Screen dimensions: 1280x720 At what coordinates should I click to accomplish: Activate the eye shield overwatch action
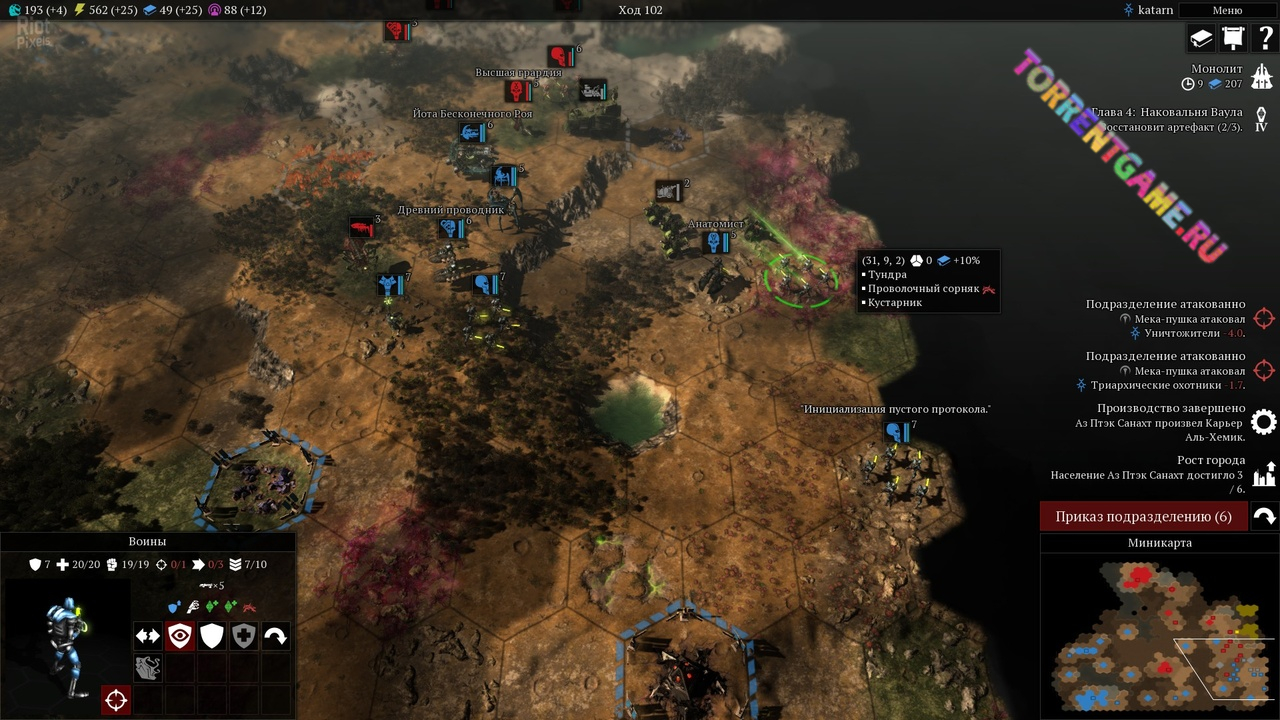[180, 636]
